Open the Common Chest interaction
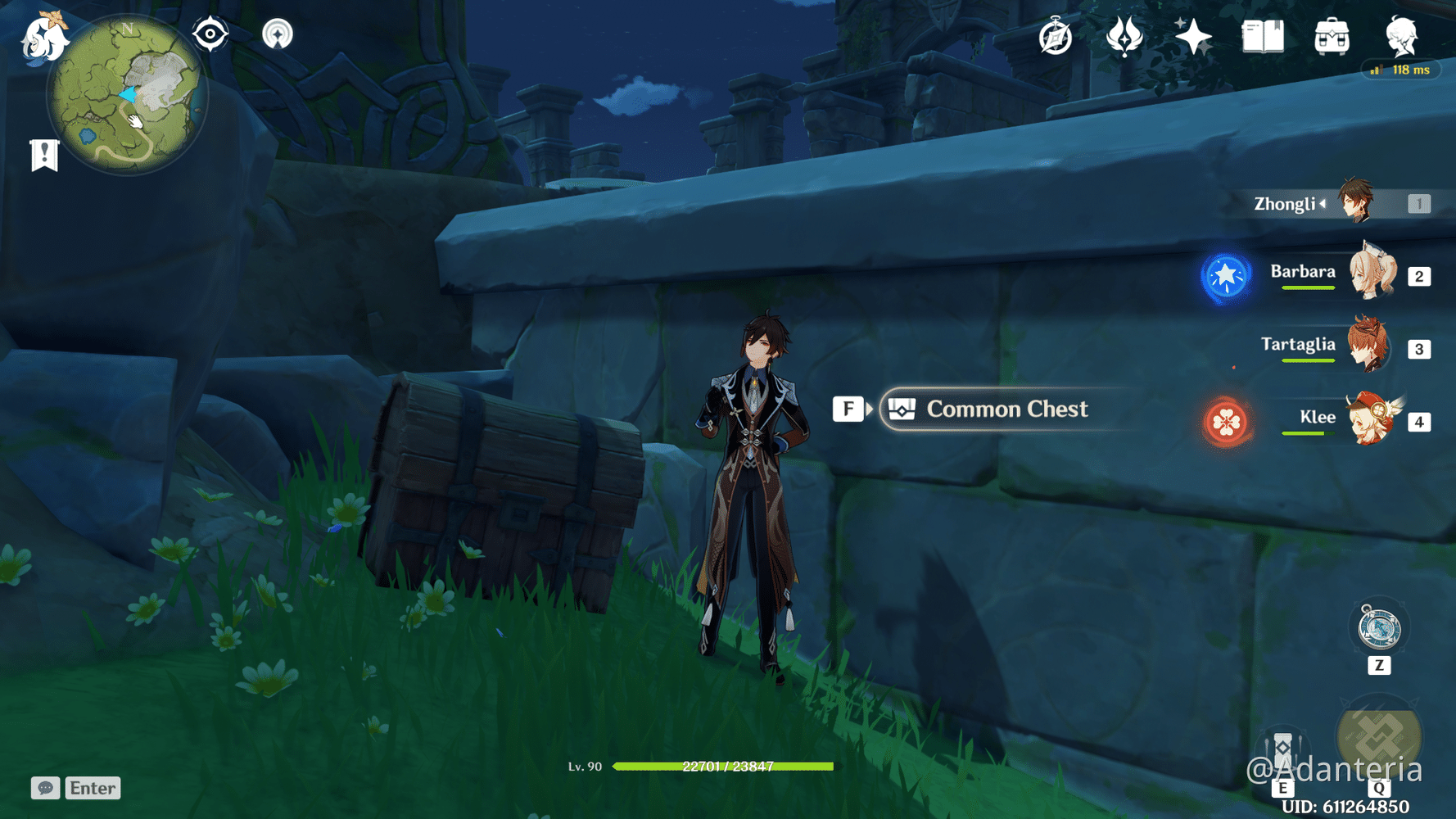This screenshot has height=819, width=1456. (1006, 409)
